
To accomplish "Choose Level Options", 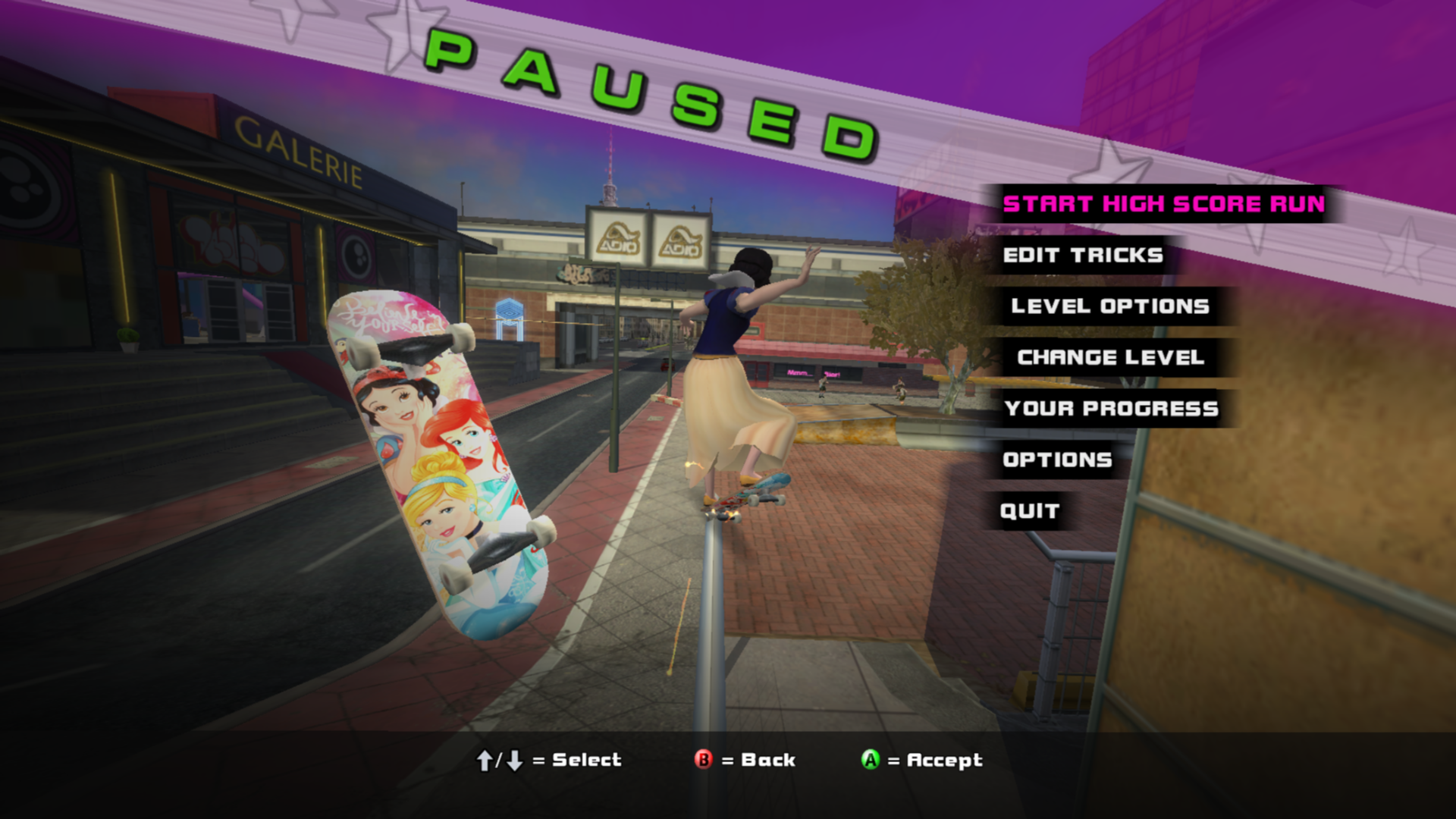I will click(x=1109, y=306).
